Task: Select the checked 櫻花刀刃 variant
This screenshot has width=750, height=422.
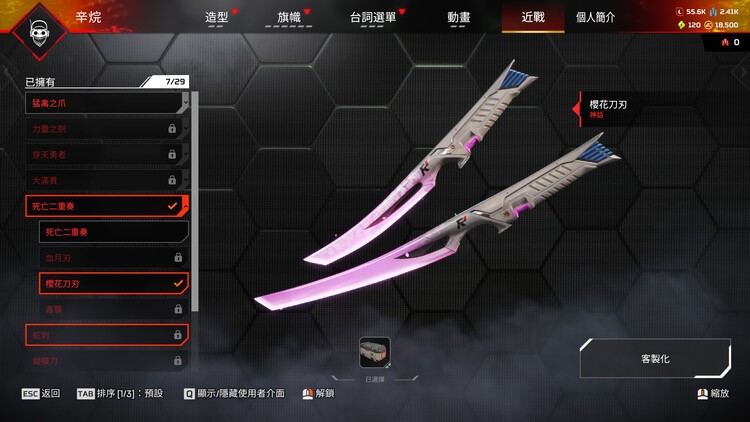Action: click(x=113, y=283)
